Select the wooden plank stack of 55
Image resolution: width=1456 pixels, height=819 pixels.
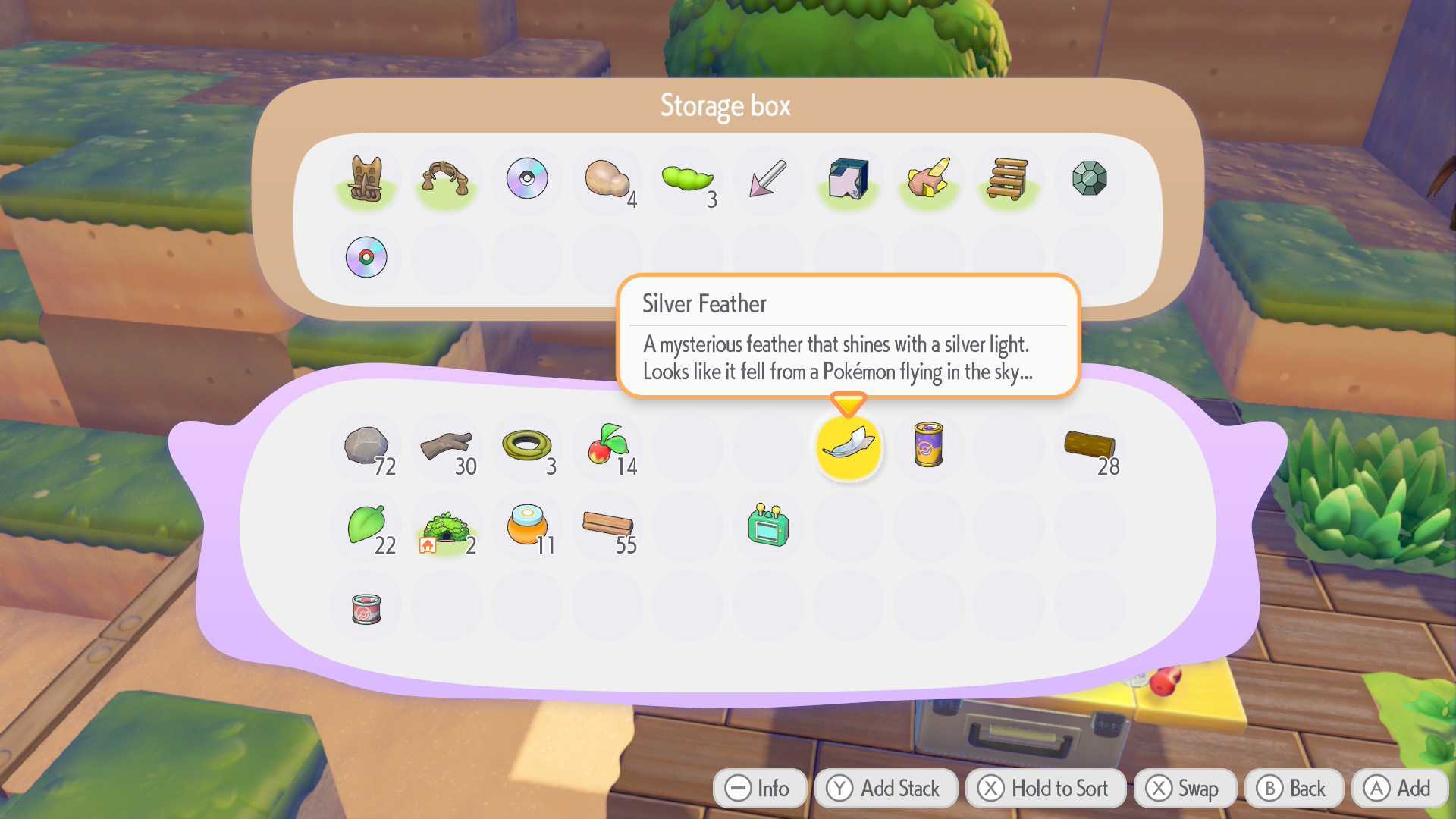(x=607, y=526)
